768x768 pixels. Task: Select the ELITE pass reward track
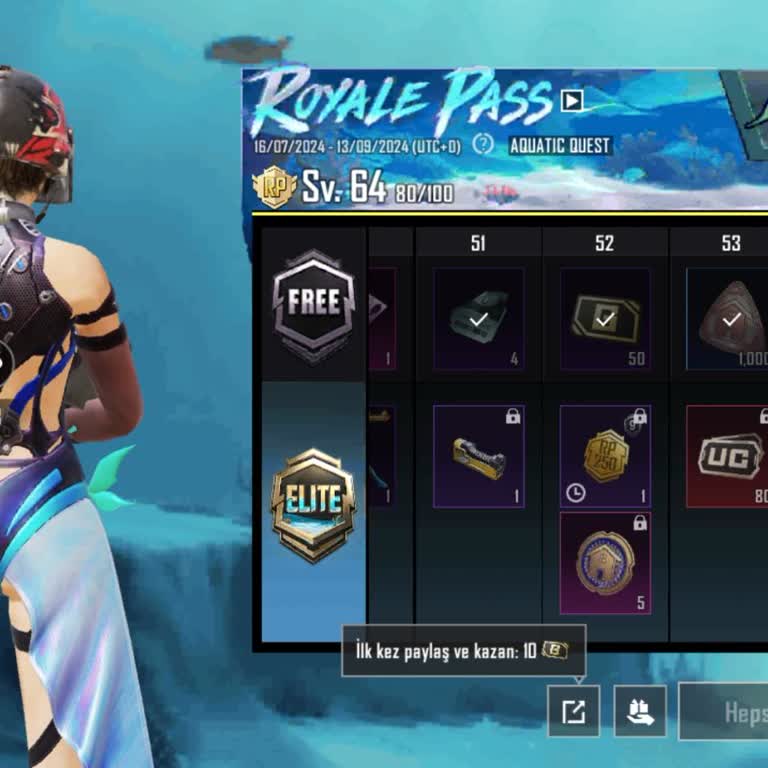(313, 502)
